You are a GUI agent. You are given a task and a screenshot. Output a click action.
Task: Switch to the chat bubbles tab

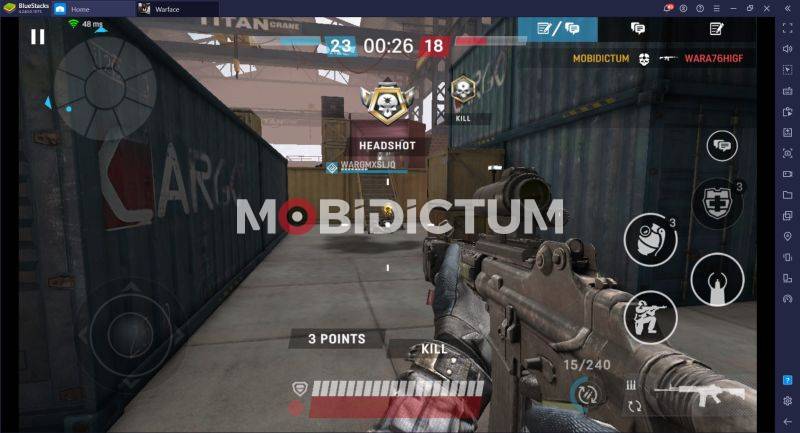[637, 29]
